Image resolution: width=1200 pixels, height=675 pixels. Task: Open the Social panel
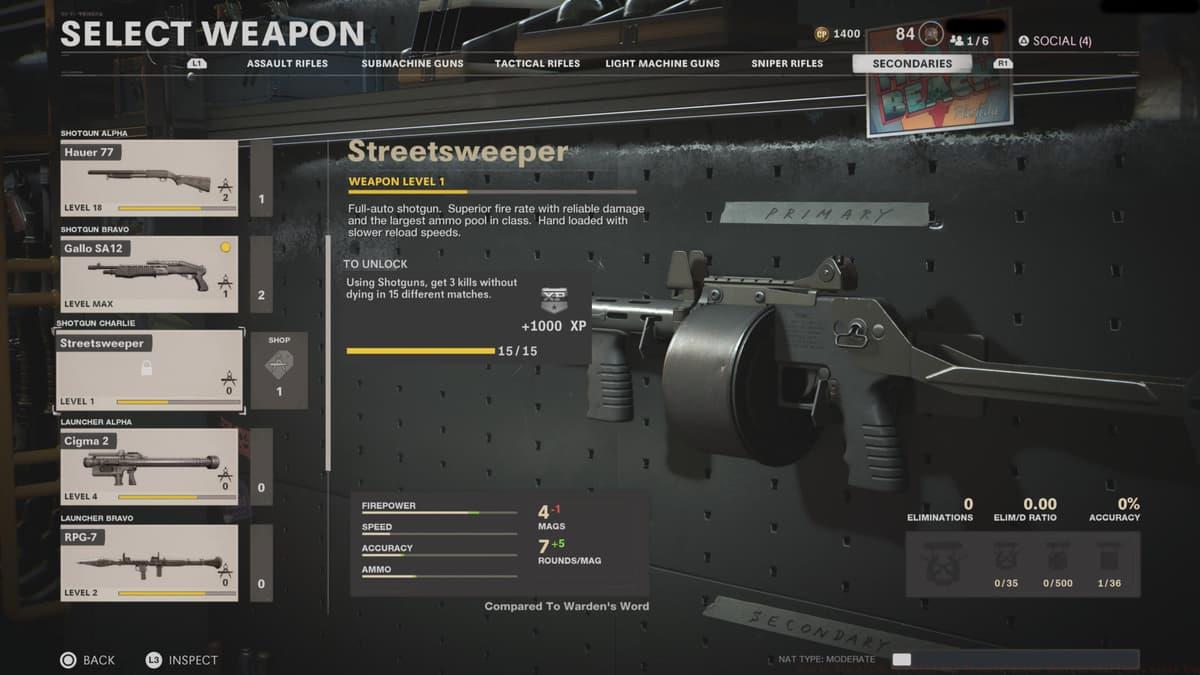coord(1054,41)
